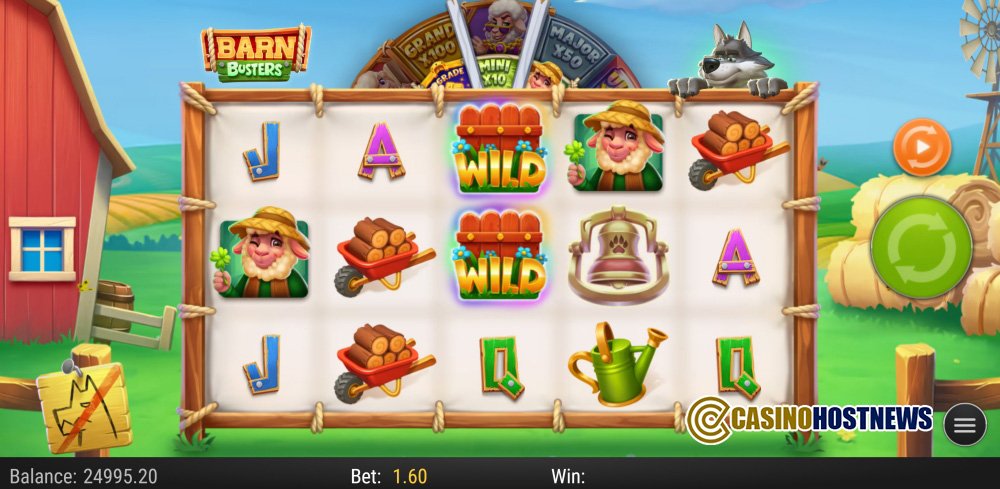
Task: Spin the reels with the green button
Action: pos(921,247)
